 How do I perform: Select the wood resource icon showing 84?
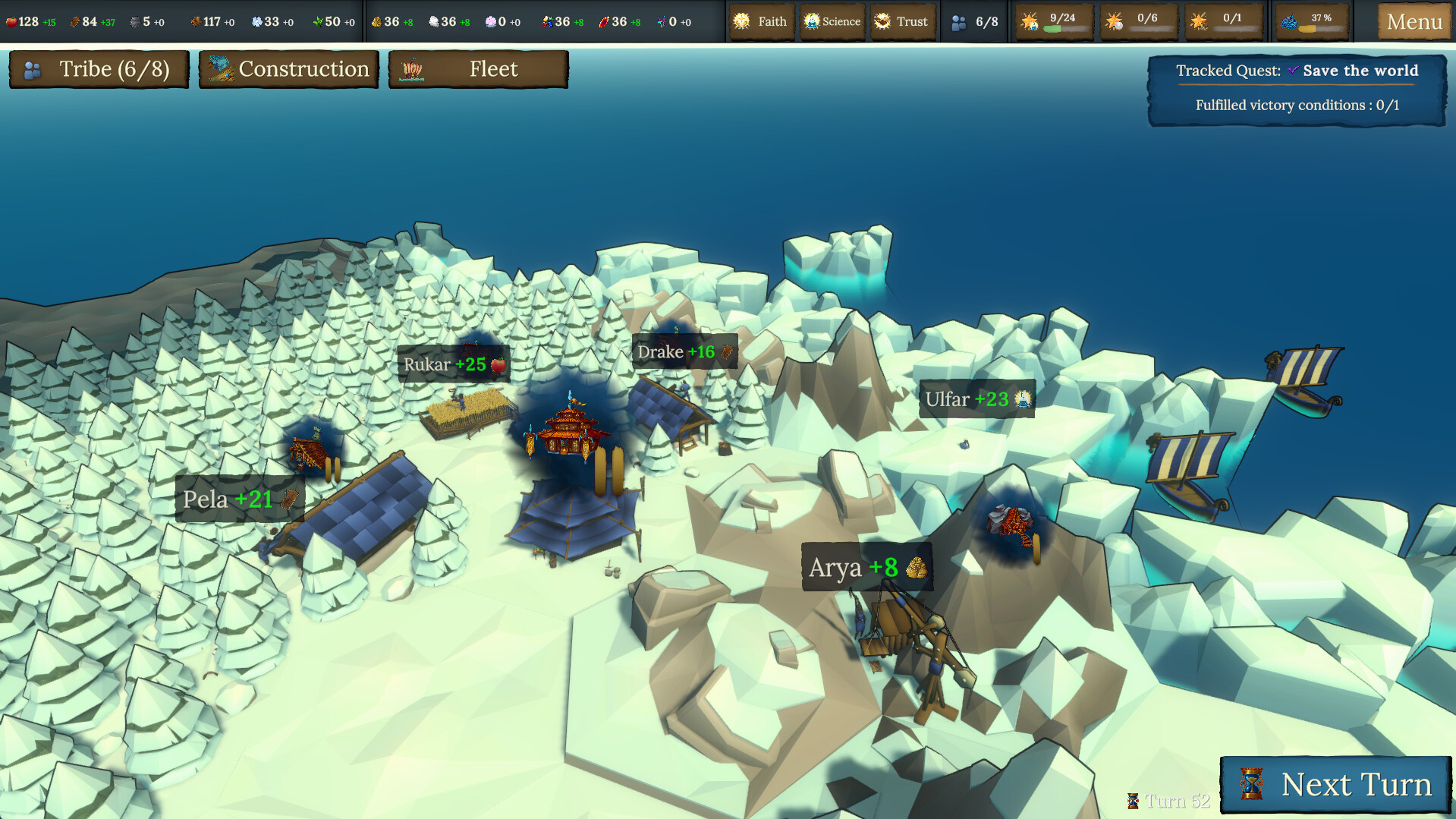coord(76,21)
